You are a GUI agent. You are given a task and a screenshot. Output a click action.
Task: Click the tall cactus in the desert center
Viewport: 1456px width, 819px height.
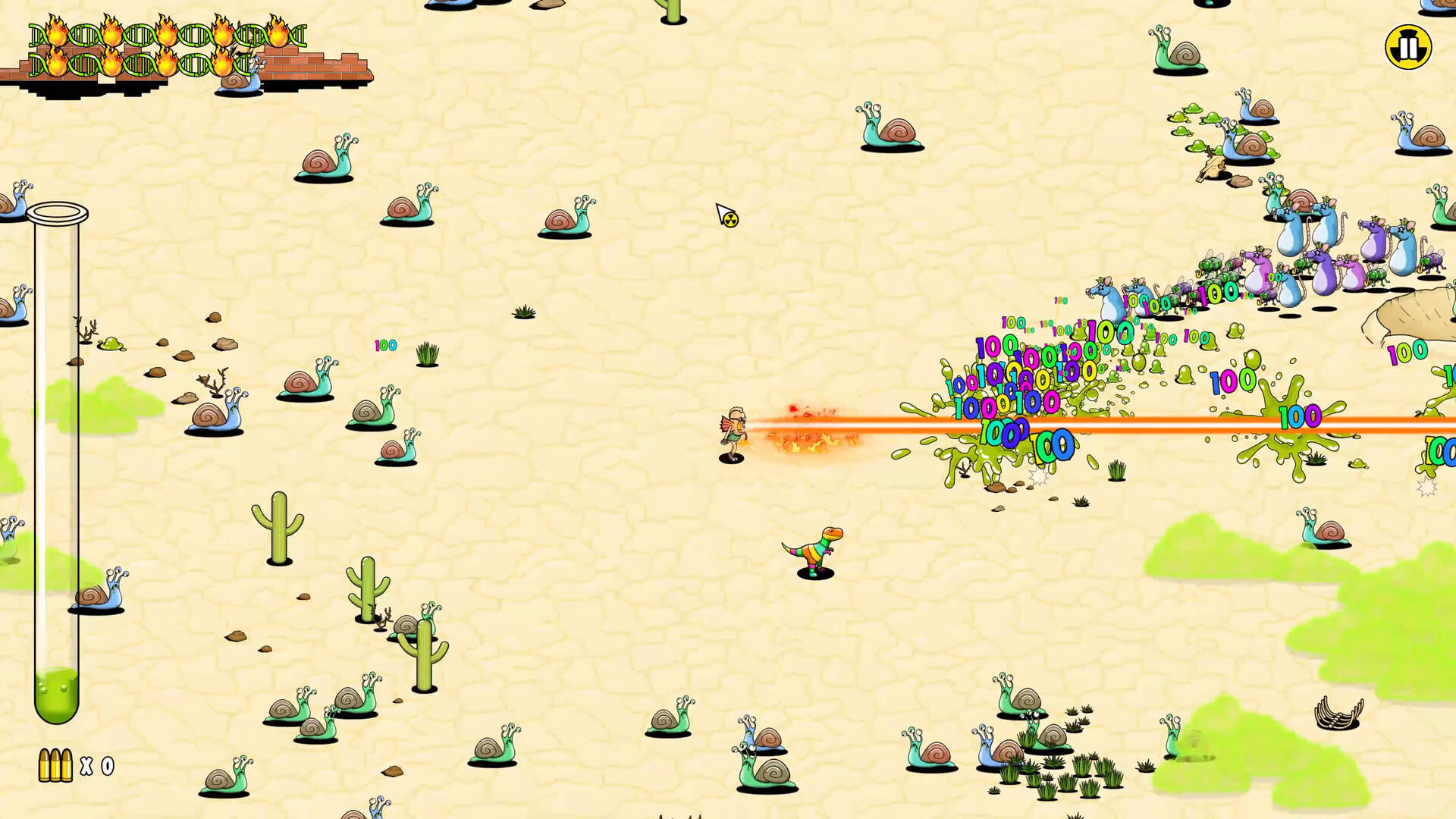281,531
